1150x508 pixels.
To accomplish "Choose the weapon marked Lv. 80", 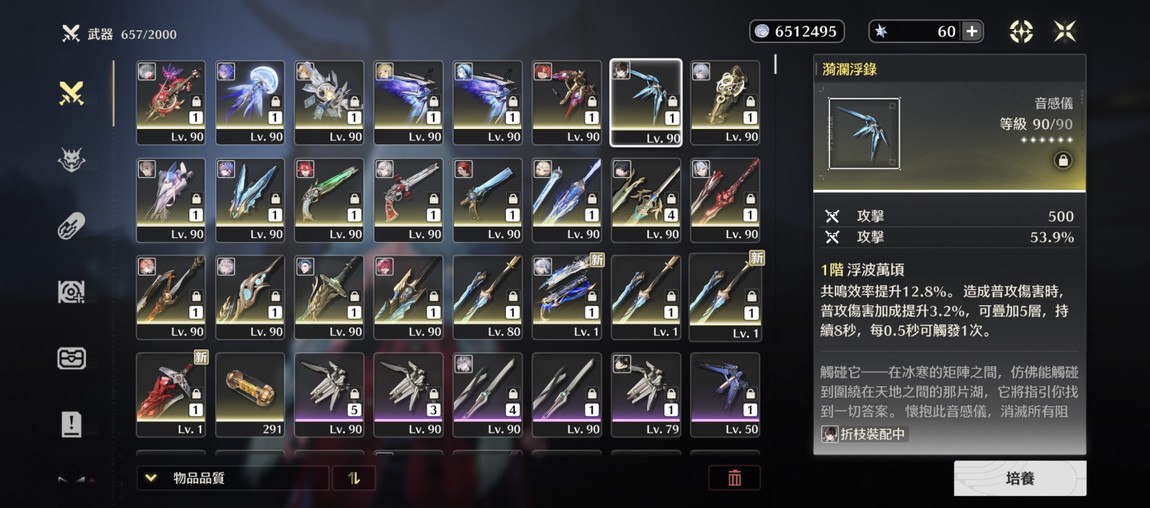I will (x=487, y=296).
